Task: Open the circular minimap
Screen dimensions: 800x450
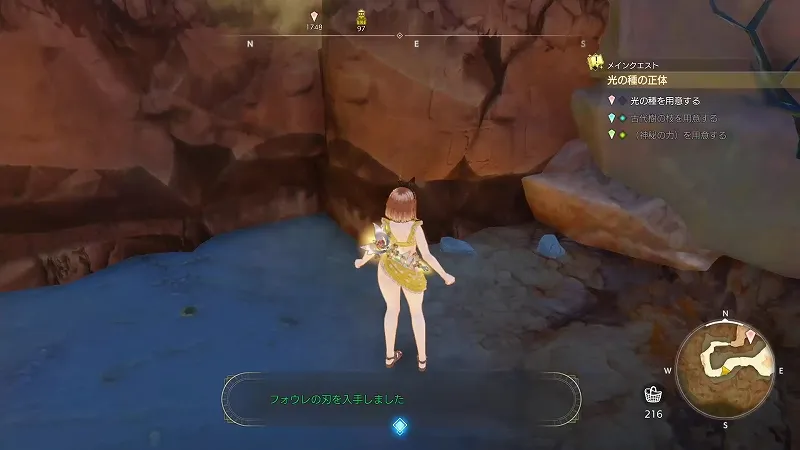Action: pyautogui.click(x=725, y=369)
